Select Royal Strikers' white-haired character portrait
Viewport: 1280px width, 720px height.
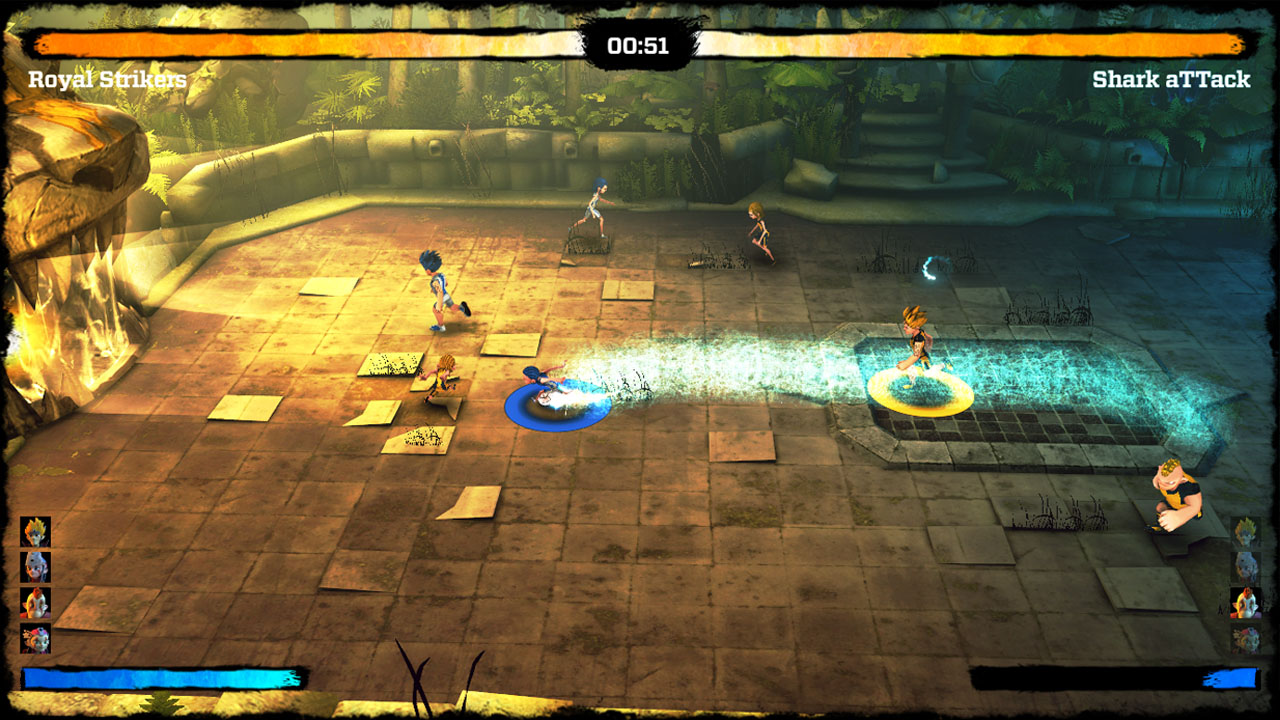coord(36,567)
